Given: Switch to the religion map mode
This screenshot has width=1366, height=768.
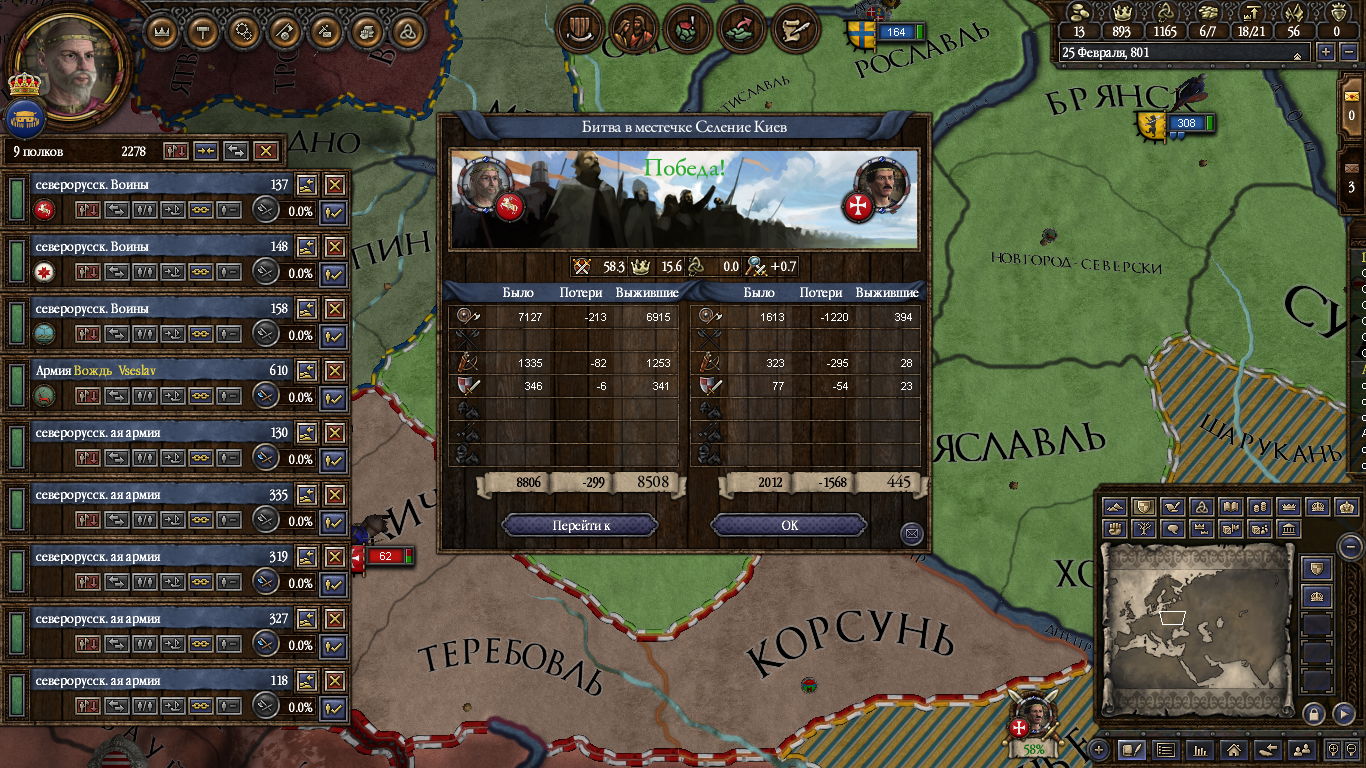Looking at the screenshot, I should (1203, 507).
